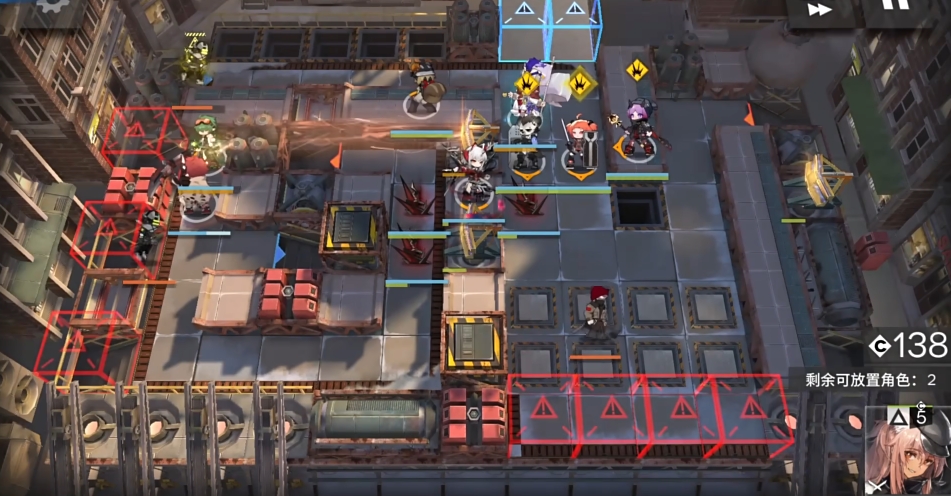Open the settings gear menu
Image resolution: width=951 pixels, height=496 pixels.
48,6
